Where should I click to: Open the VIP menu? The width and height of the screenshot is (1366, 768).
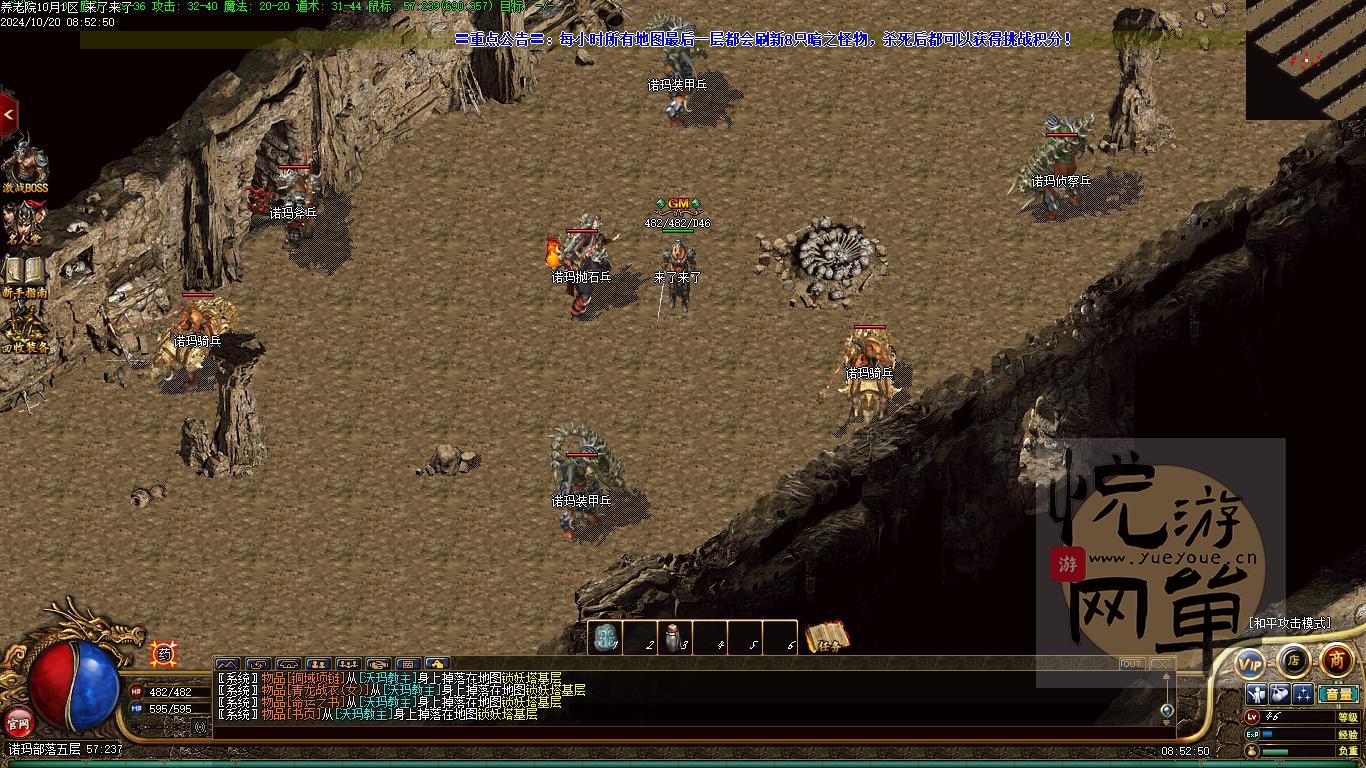[1250, 662]
